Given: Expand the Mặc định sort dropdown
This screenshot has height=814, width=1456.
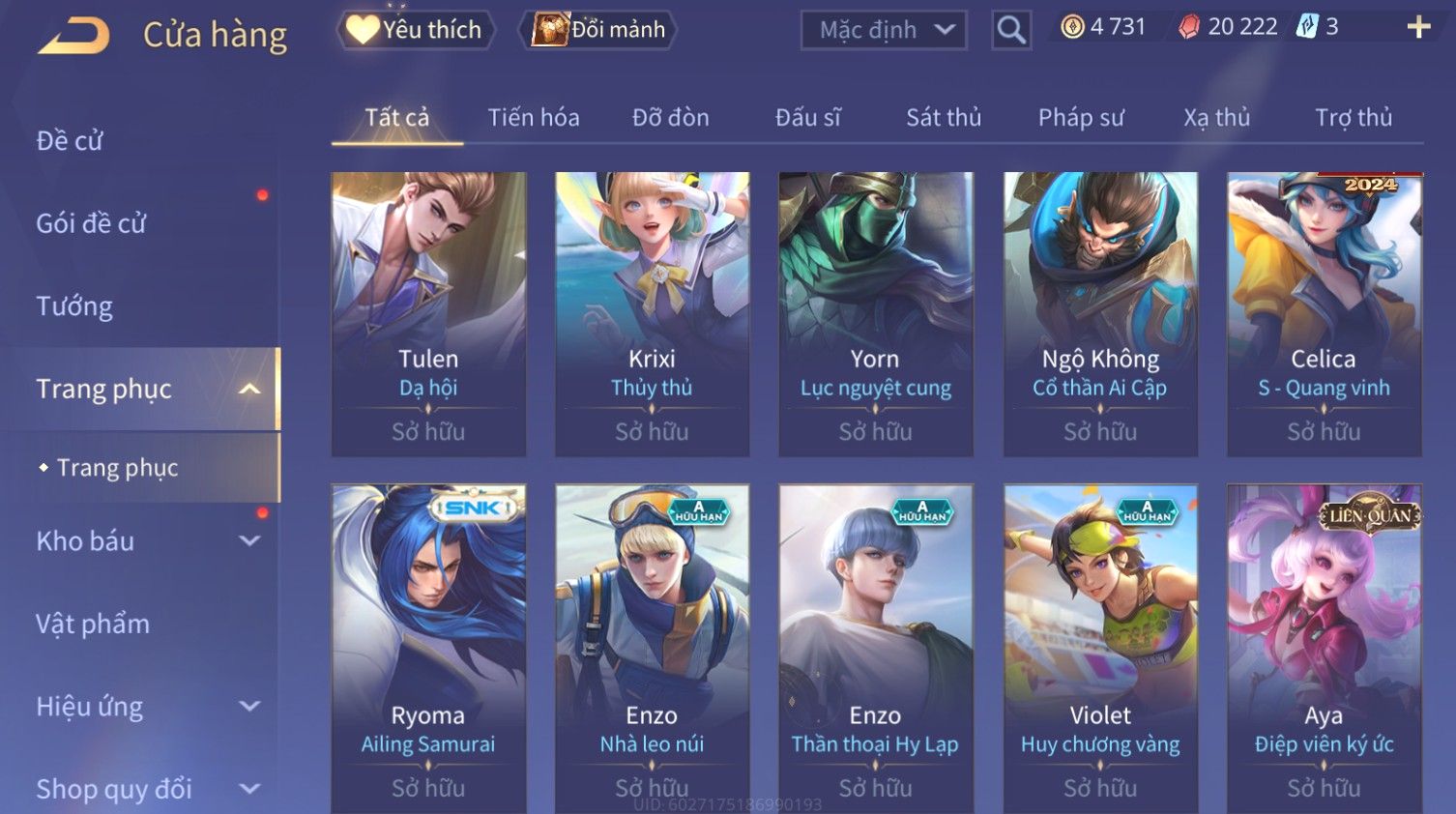Looking at the screenshot, I should click(884, 31).
